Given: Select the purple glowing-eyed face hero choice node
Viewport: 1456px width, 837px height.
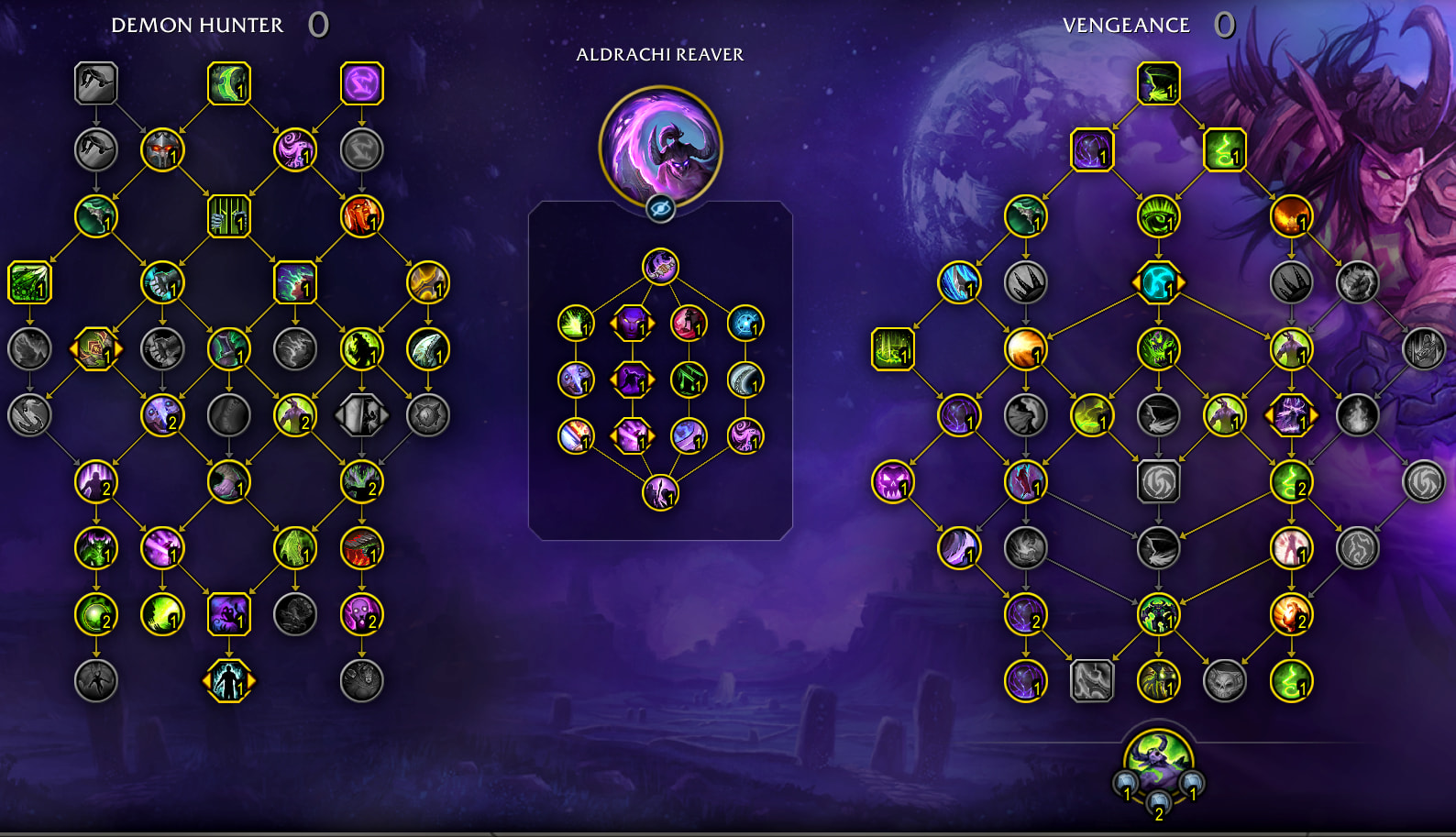Looking at the screenshot, I should [x=632, y=324].
